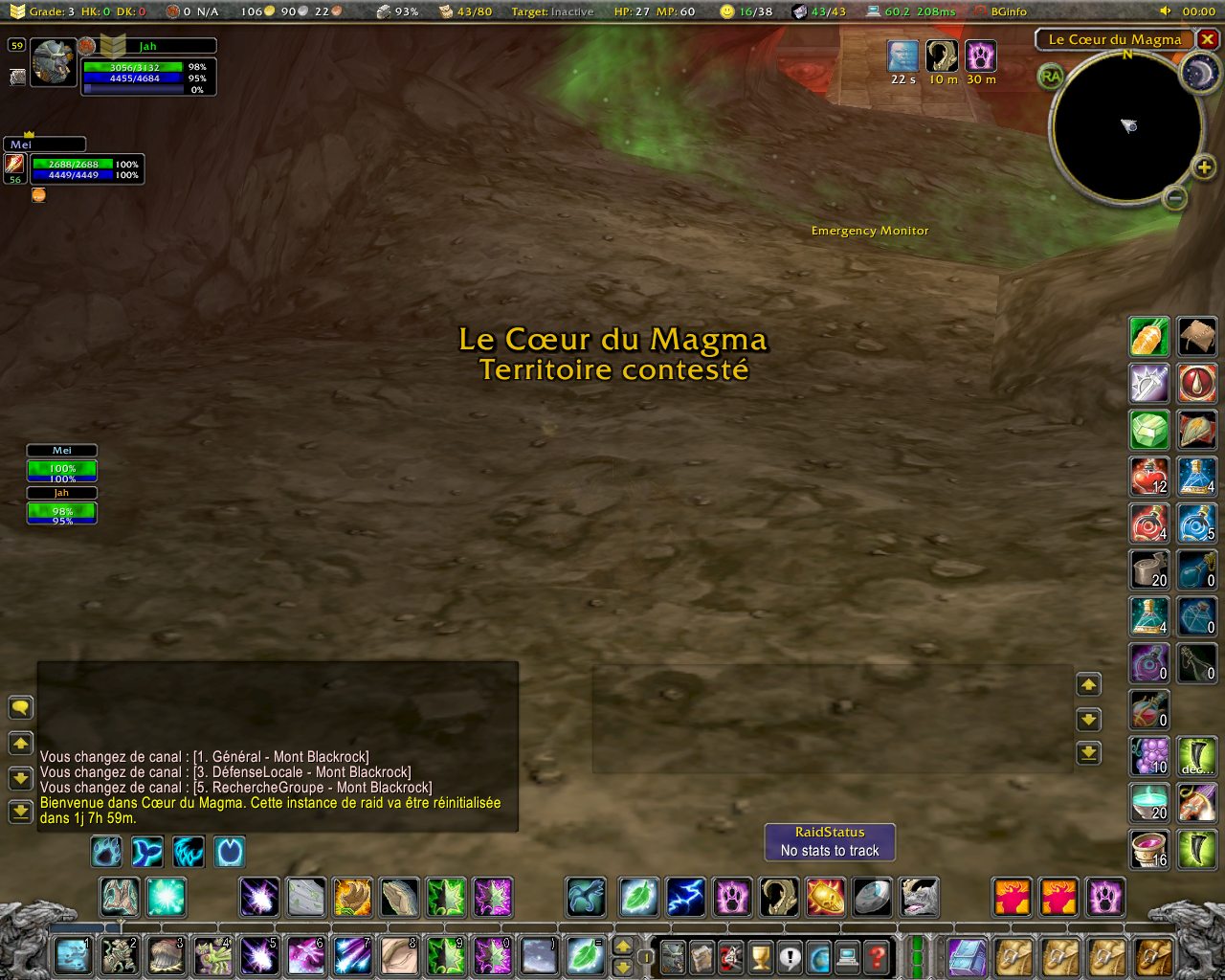Open the chat menu speech bubble button
Screen dimensions: 1225x980
[20, 708]
